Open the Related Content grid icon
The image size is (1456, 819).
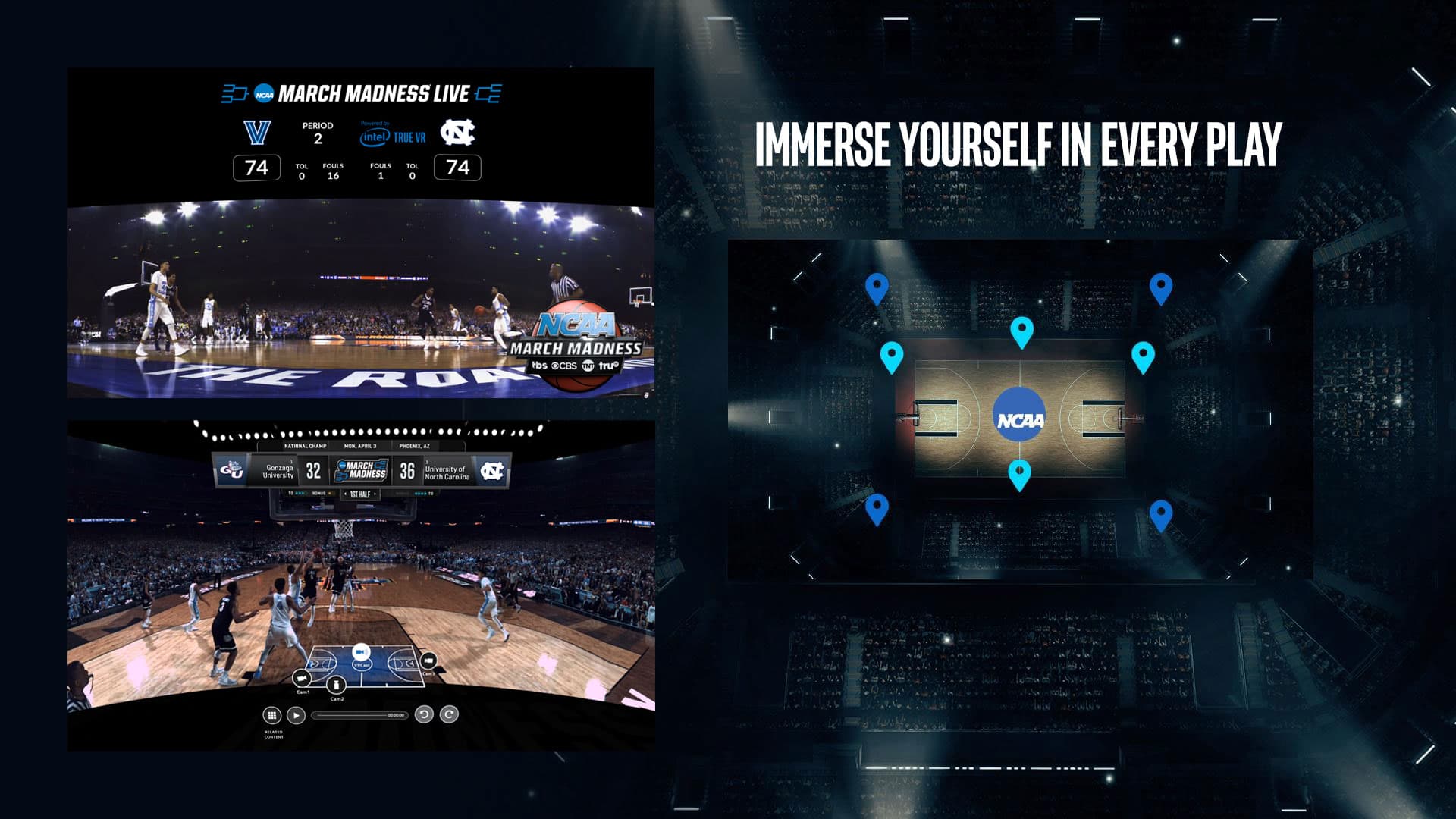click(x=272, y=716)
